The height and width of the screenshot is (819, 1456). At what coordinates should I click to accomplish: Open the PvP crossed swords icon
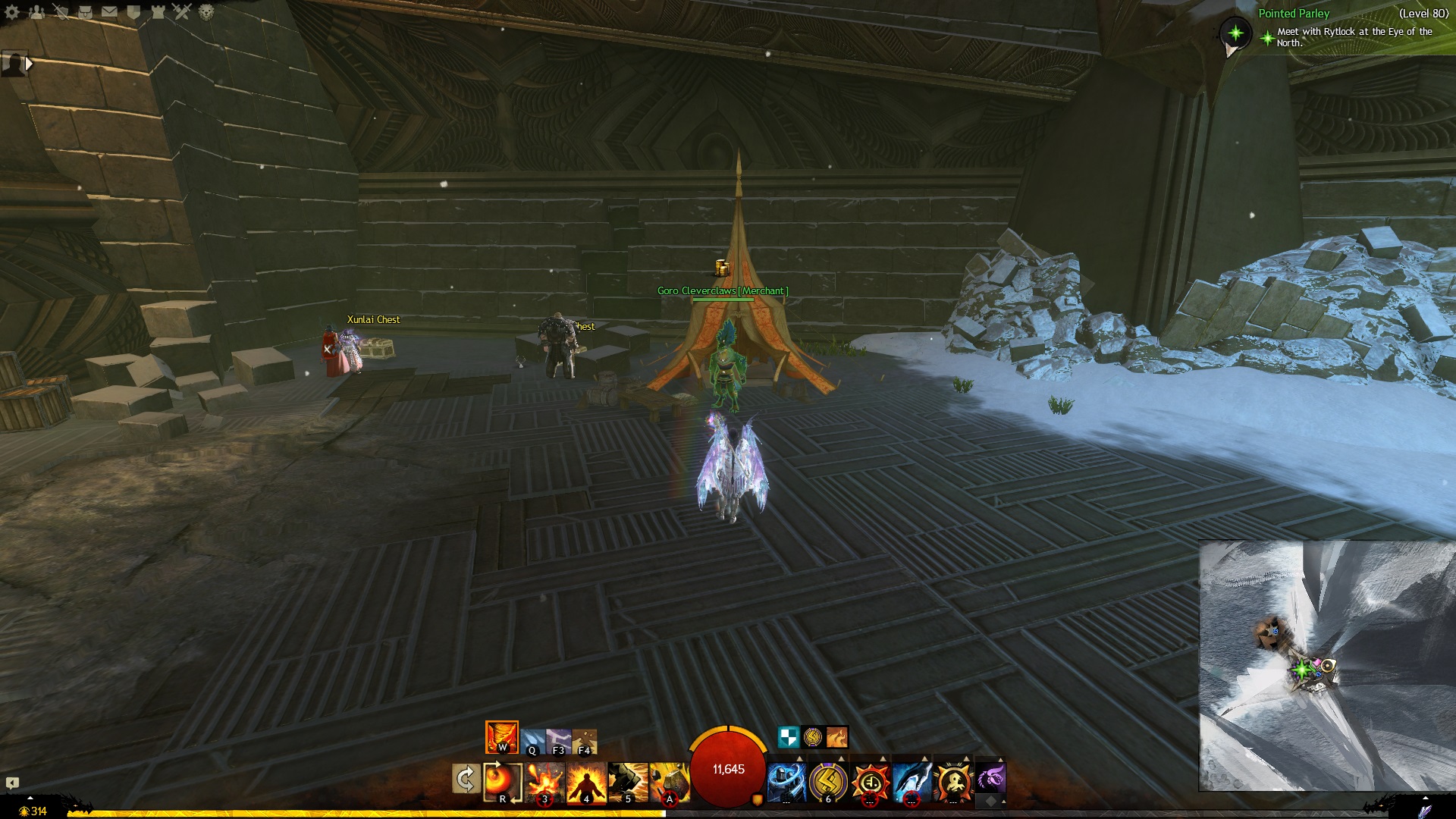pyautogui.click(x=182, y=11)
